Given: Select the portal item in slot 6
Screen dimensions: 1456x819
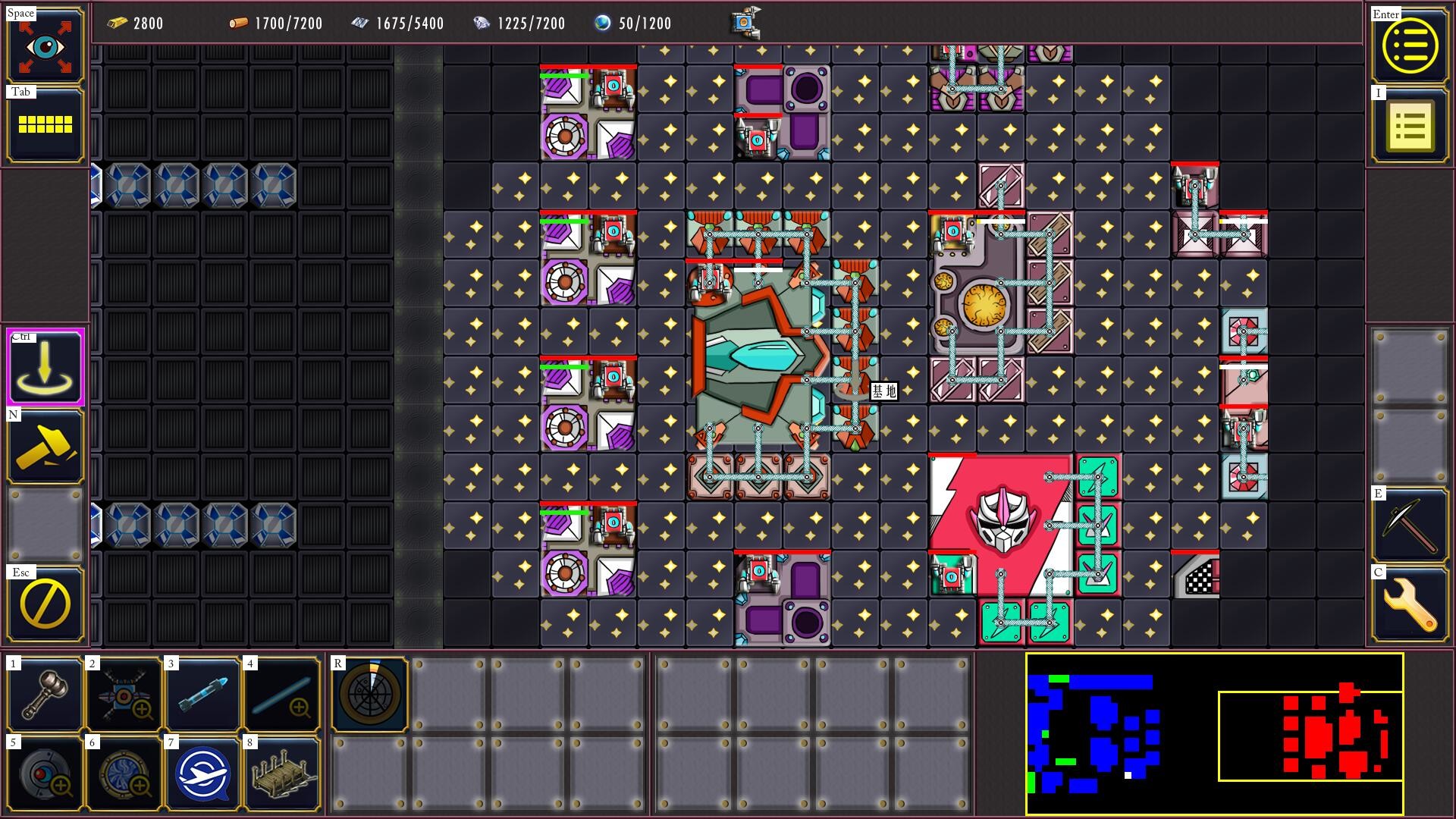Looking at the screenshot, I should point(124,771).
